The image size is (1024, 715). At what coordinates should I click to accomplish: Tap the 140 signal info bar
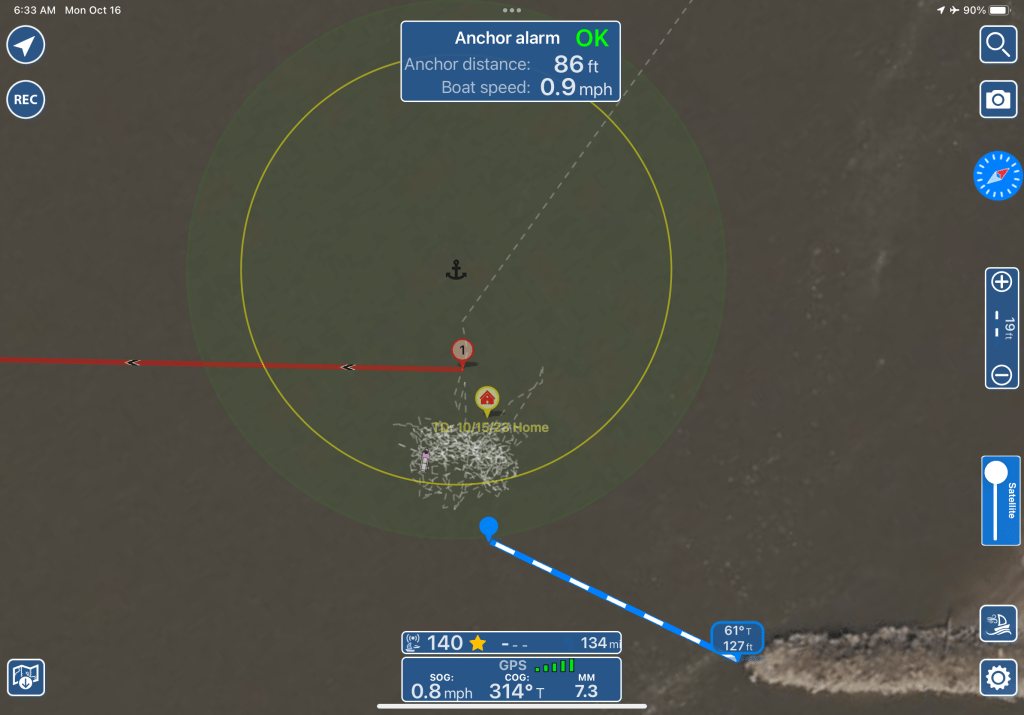click(511, 643)
